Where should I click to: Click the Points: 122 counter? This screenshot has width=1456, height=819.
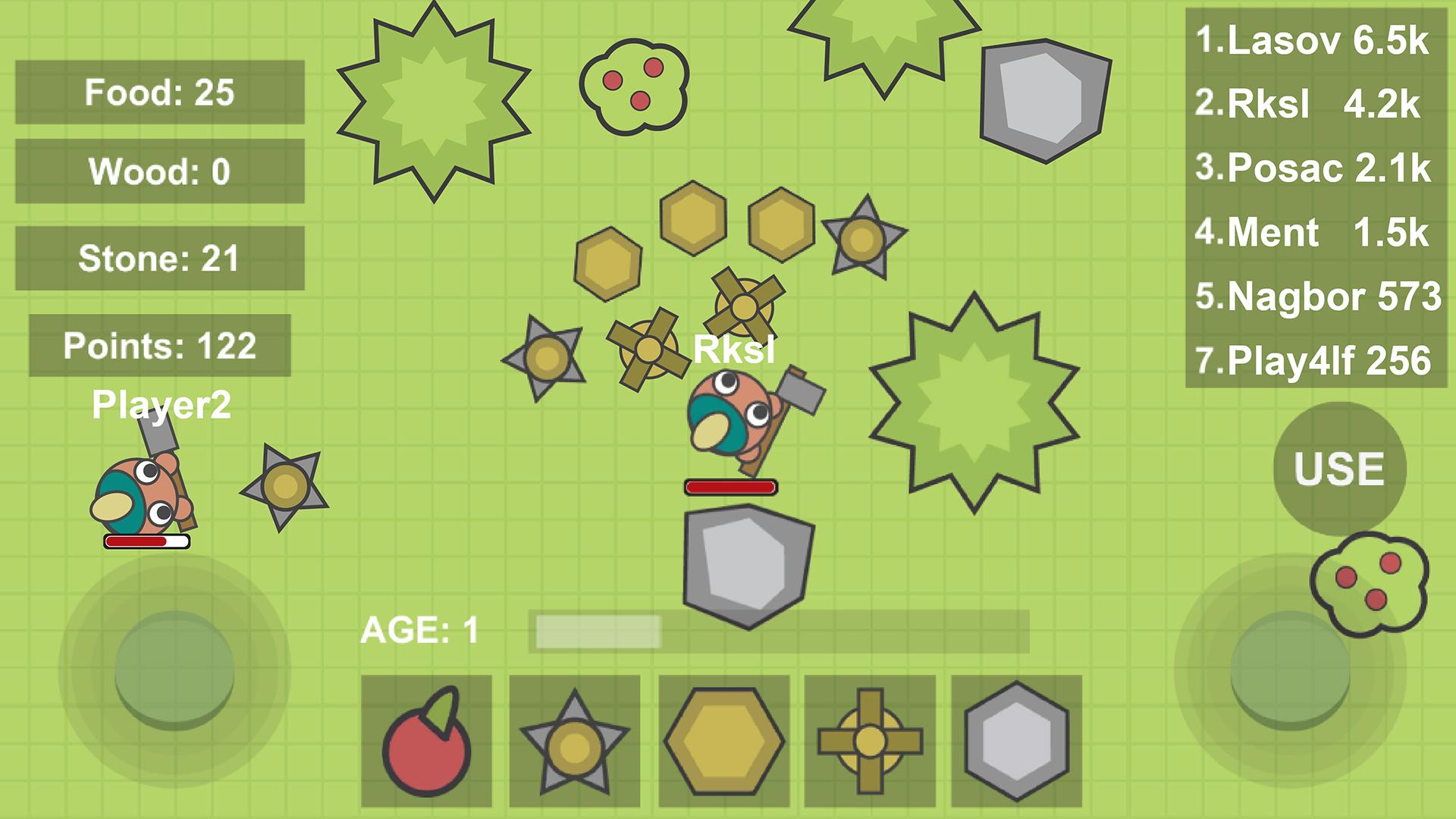coord(161,347)
